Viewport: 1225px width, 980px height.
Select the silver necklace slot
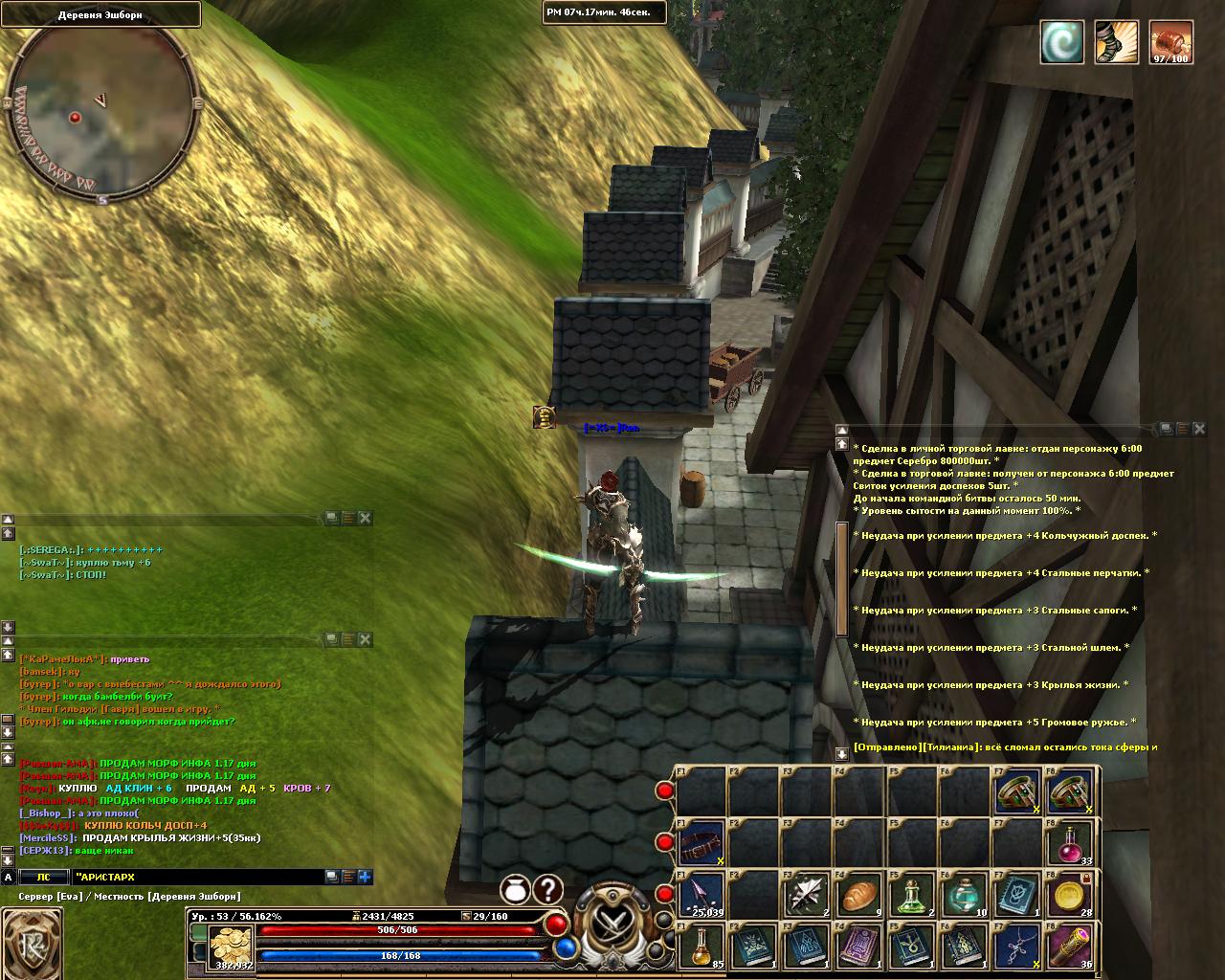click(1017, 948)
